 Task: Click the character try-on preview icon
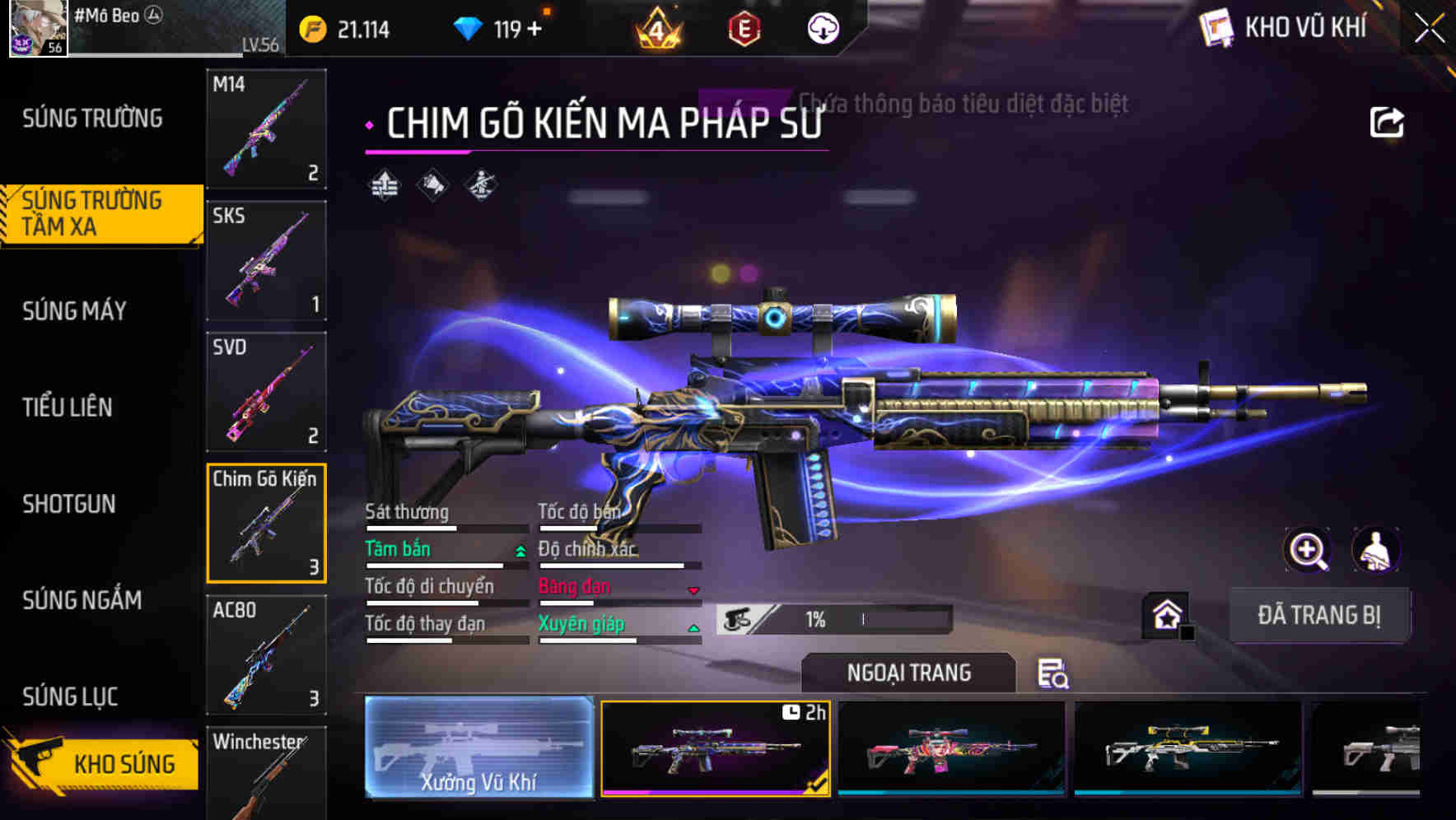(1374, 550)
